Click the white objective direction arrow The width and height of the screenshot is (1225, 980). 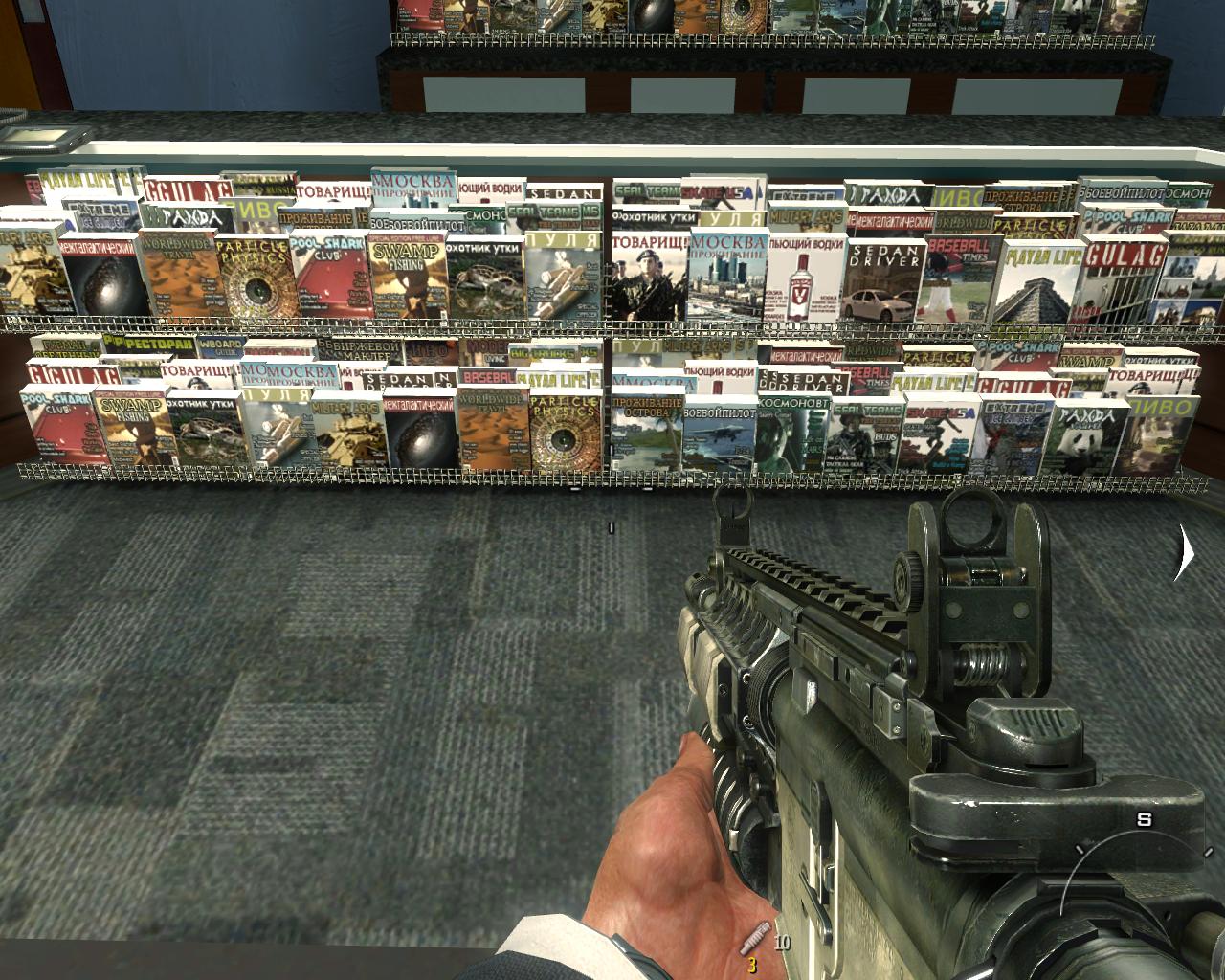pos(1186,553)
